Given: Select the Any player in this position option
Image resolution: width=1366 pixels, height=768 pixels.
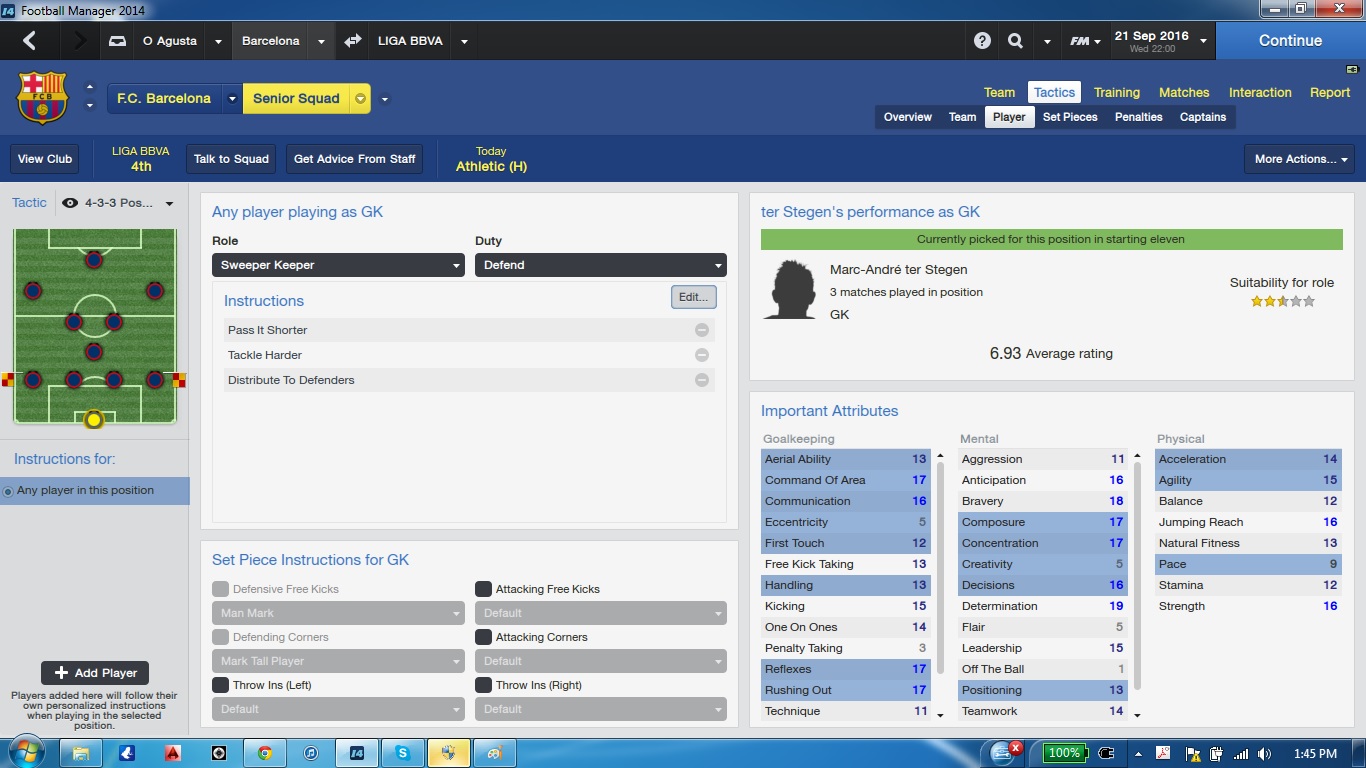Looking at the screenshot, I should click(x=85, y=491).
